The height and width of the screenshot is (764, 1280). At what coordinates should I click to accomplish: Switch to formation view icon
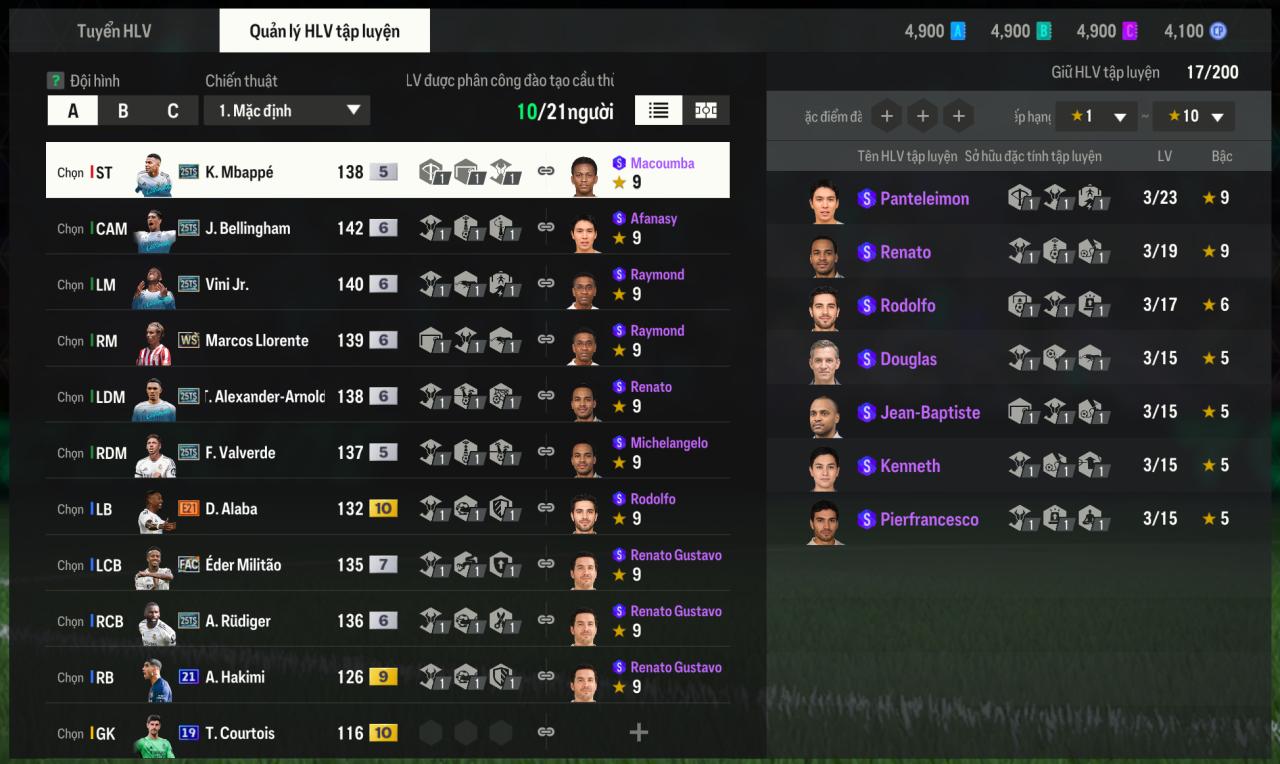pyautogui.click(x=706, y=110)
